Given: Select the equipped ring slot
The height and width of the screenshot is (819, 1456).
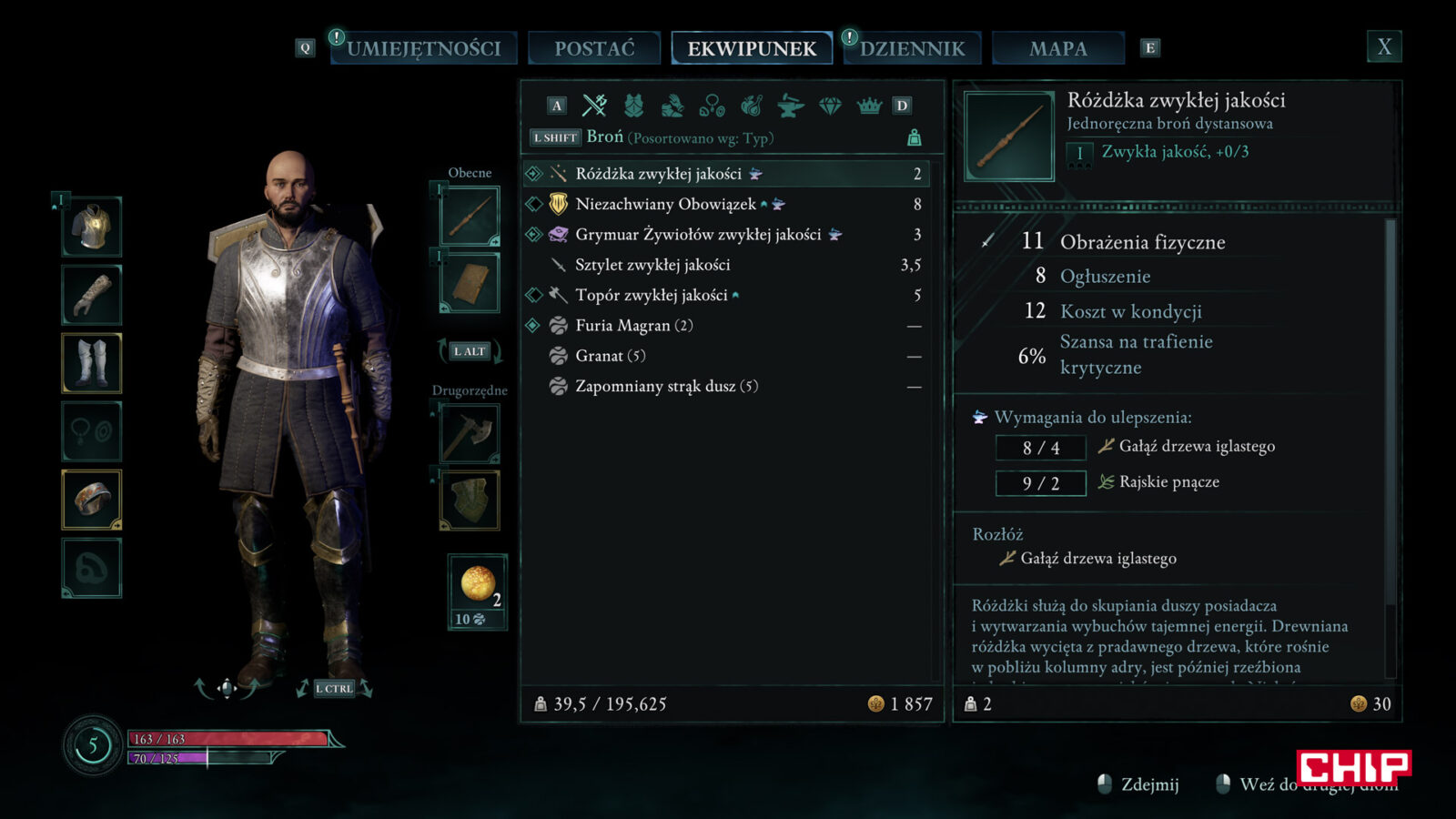Looking at the screenshot, I should click(92, 500).
